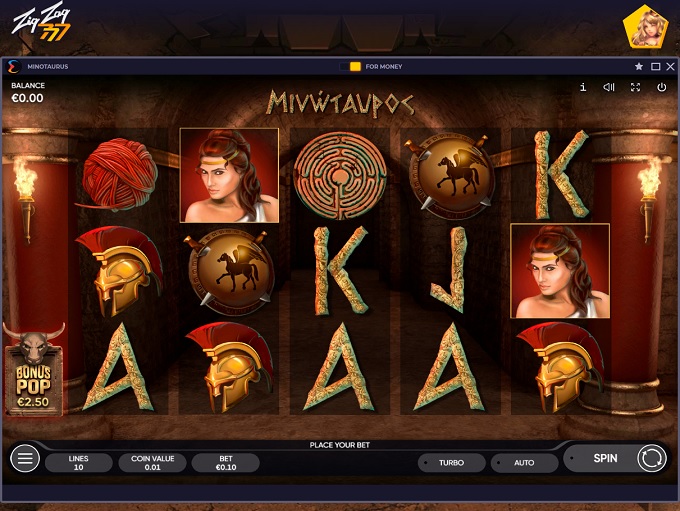
Task: Toggle the For Money play switch
Action: pyautogui.click(x=350, y=67)
